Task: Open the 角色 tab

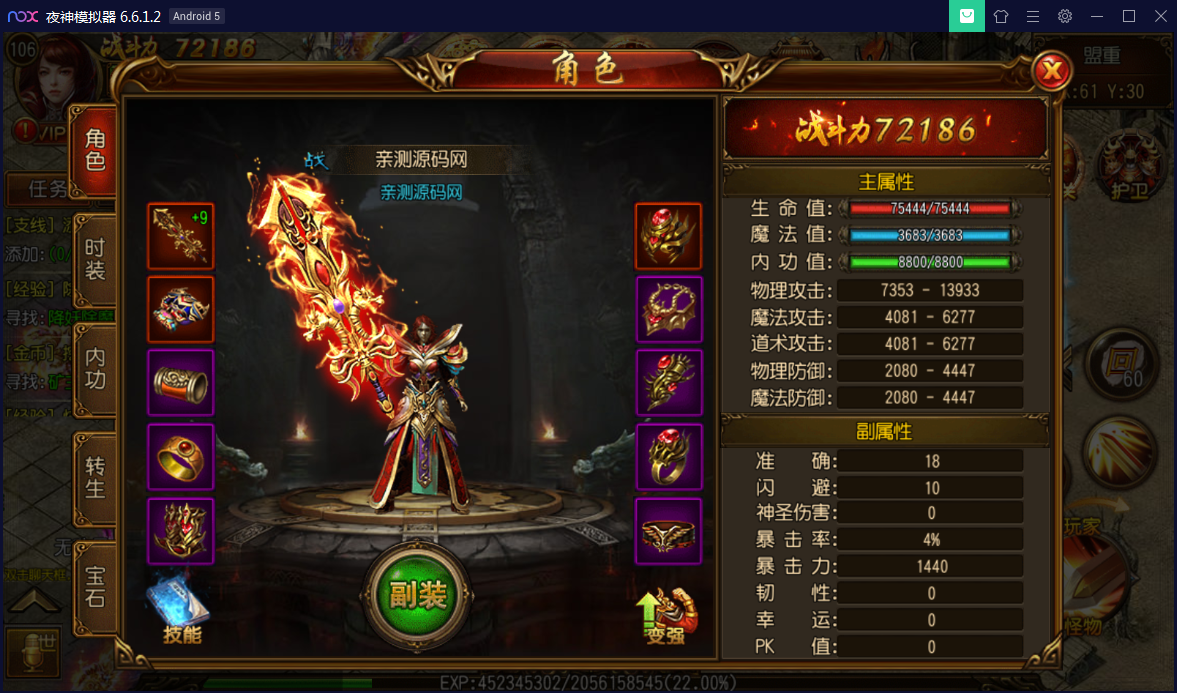Action: tap(95, 150)
